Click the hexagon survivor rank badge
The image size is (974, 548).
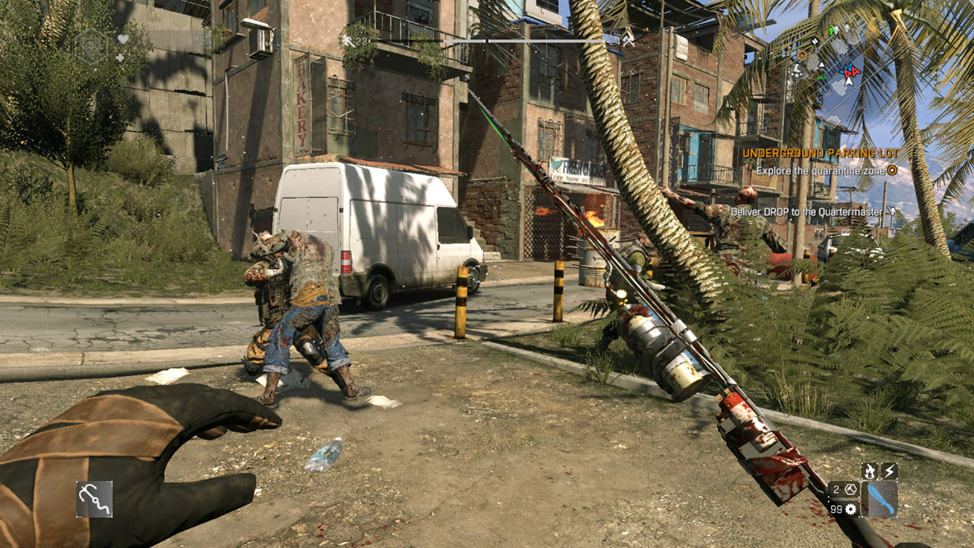tap(93, 43)
